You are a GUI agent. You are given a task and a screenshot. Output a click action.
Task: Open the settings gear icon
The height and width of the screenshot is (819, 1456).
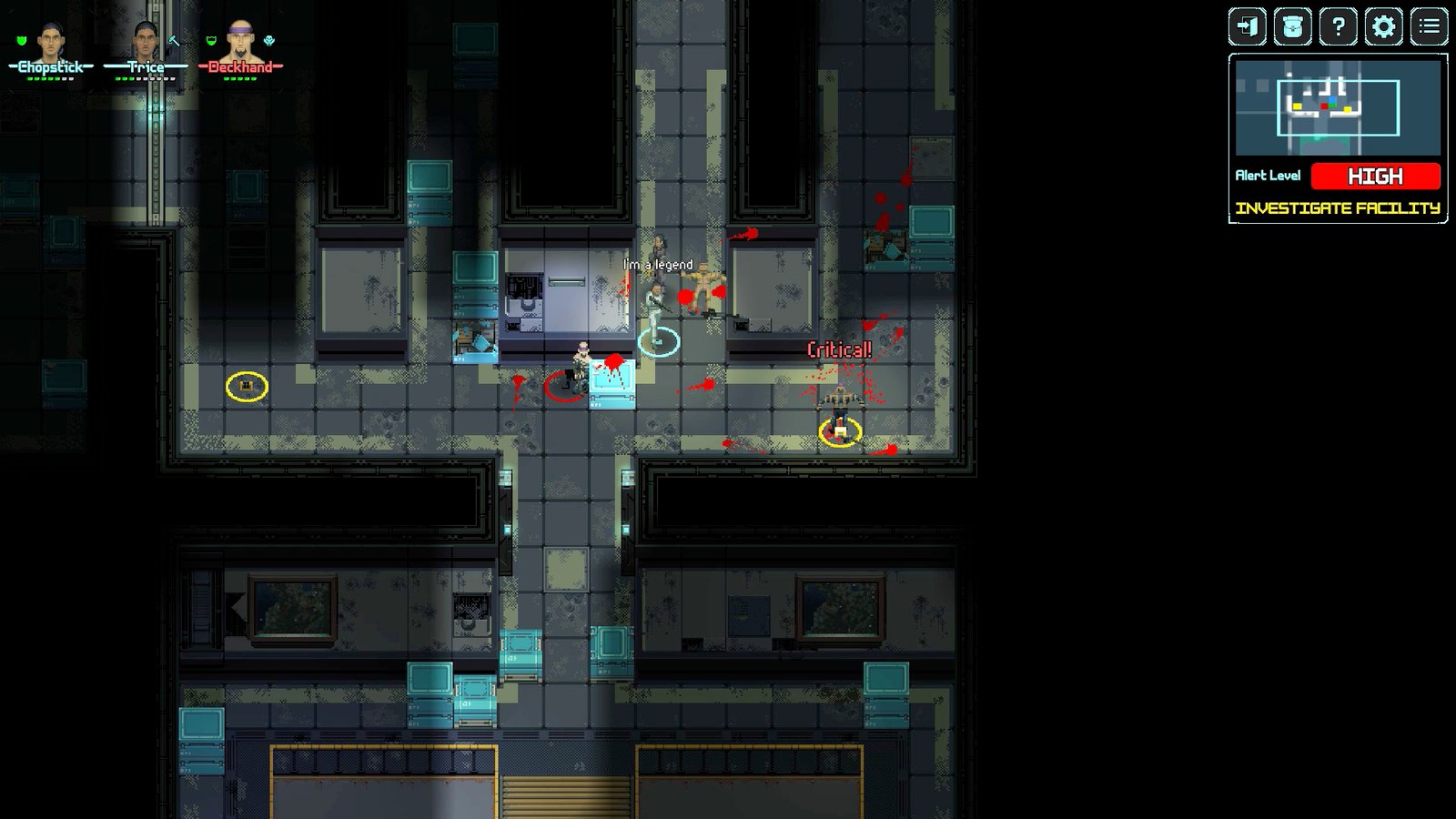coord(1383,27)
